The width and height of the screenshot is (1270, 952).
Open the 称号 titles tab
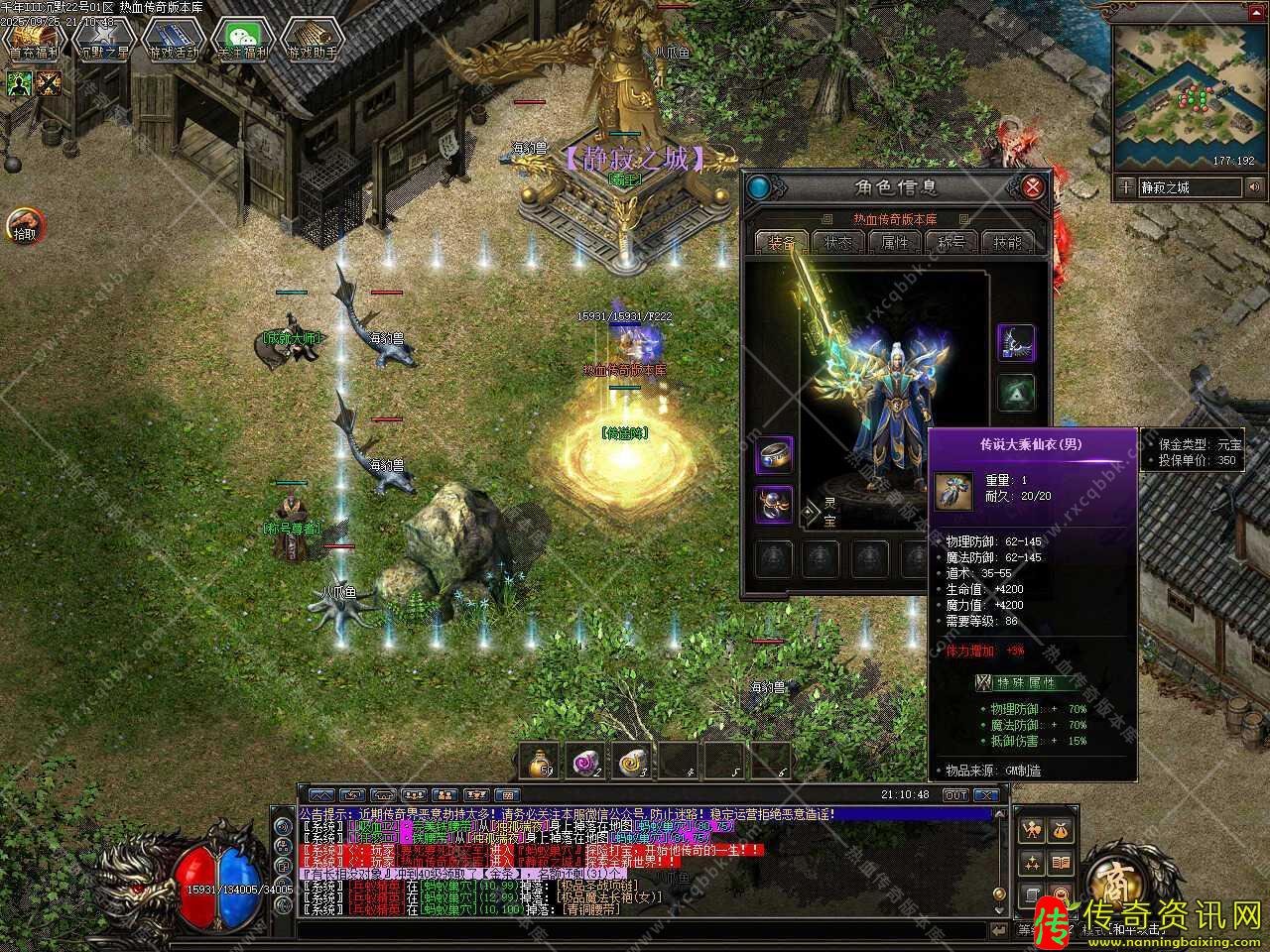(951, 242)
